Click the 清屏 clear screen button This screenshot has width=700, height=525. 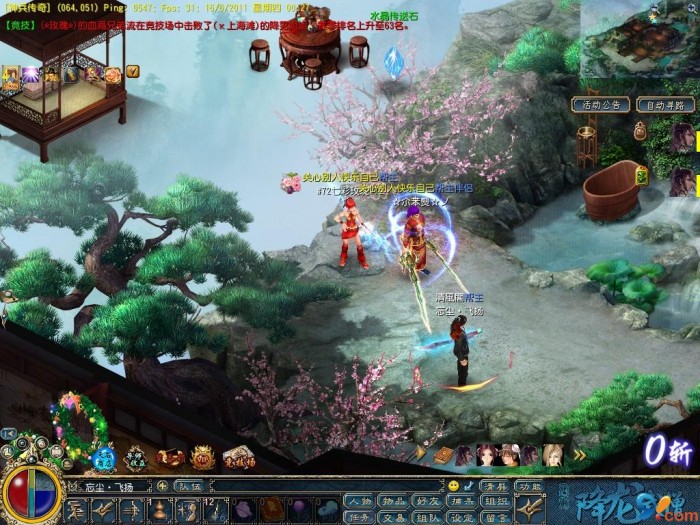(x=493, y=486)
